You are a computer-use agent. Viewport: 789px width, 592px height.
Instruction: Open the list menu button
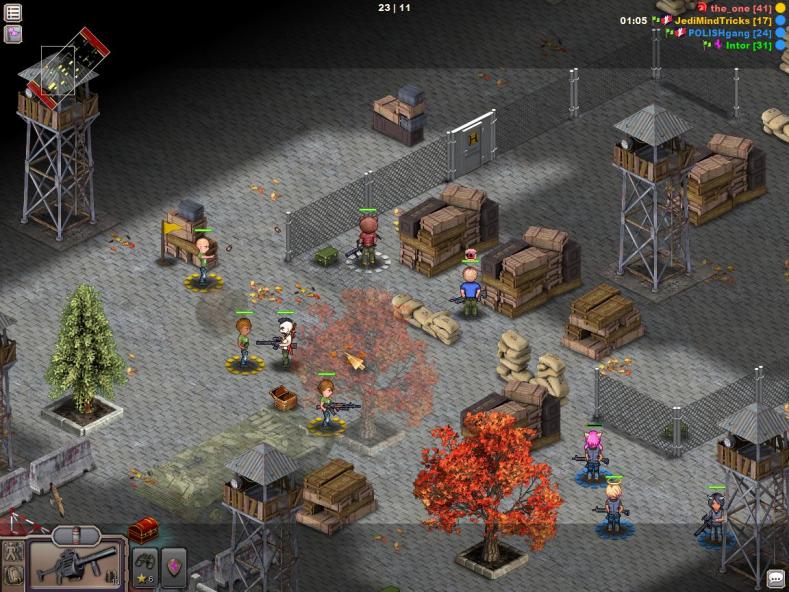click(13, 13)
